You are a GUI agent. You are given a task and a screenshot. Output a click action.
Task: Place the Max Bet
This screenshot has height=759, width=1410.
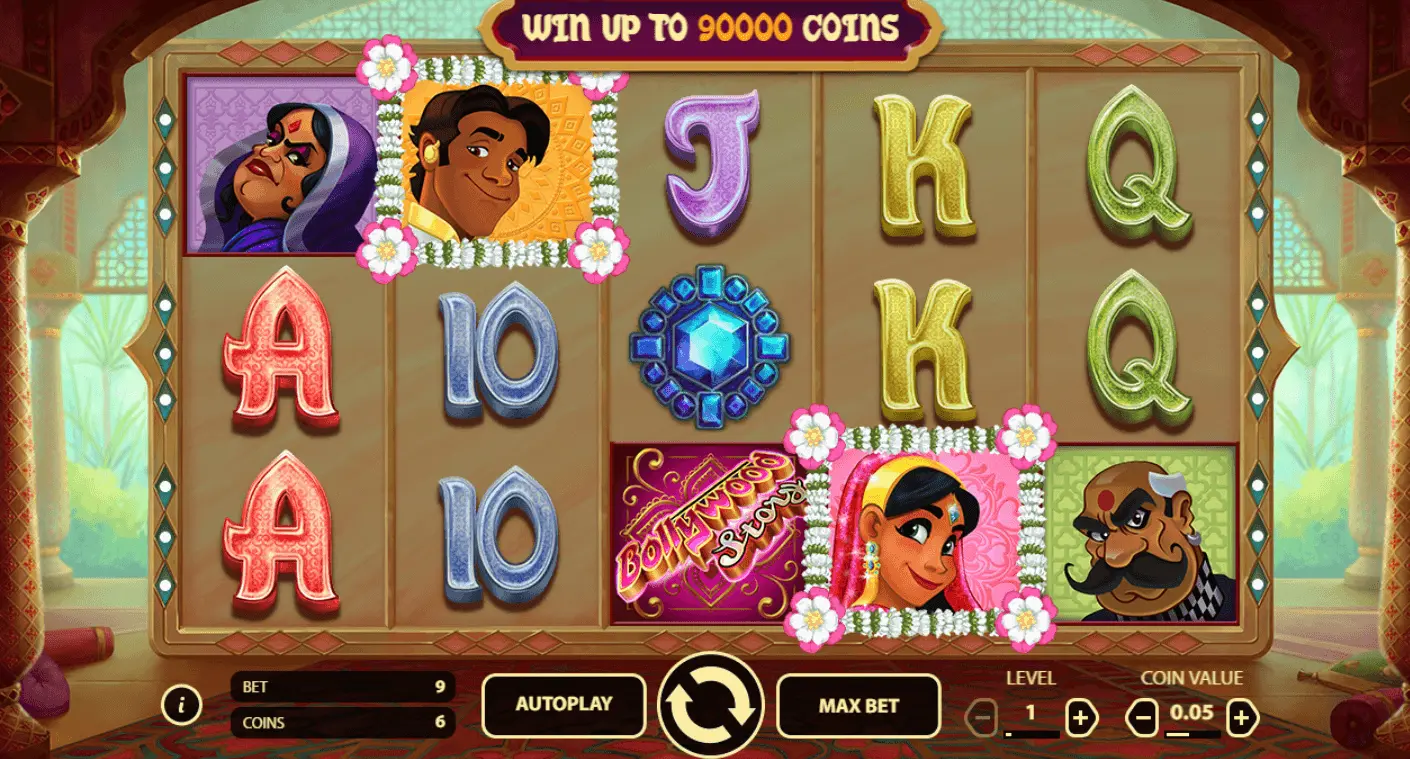pyautogui.click(x=858, y=705)
